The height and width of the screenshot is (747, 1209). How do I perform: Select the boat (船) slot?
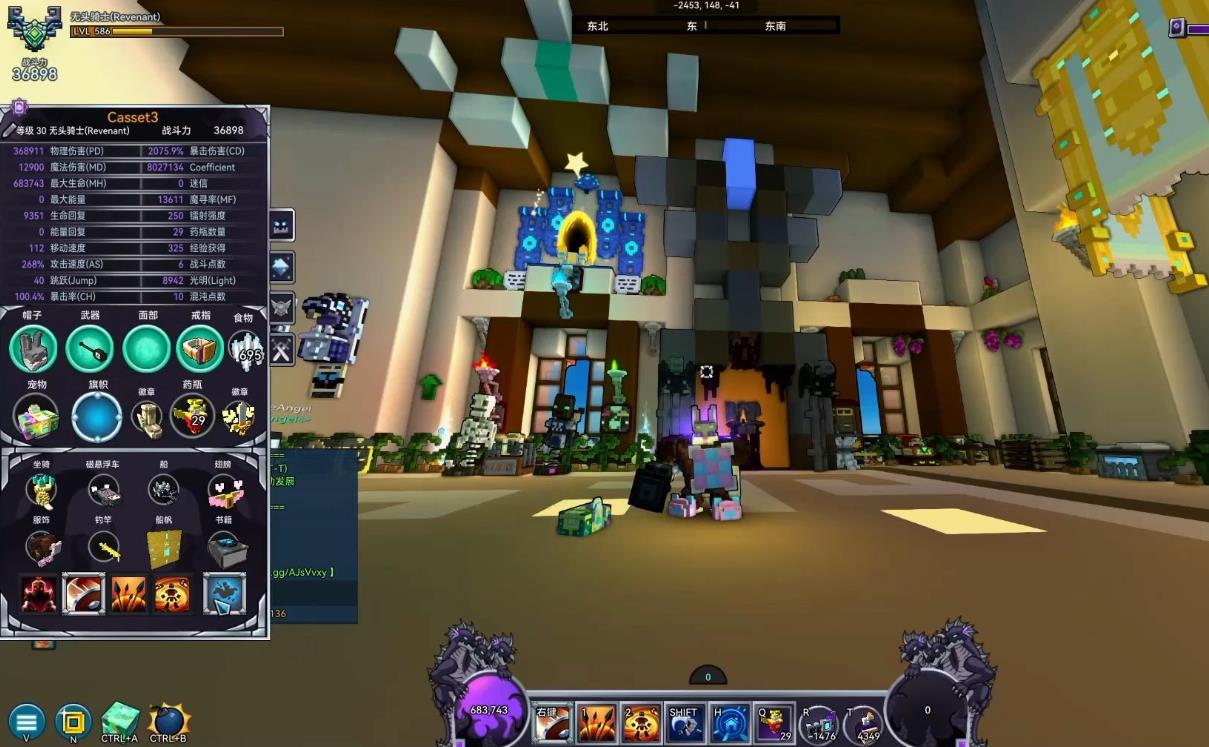164,490
